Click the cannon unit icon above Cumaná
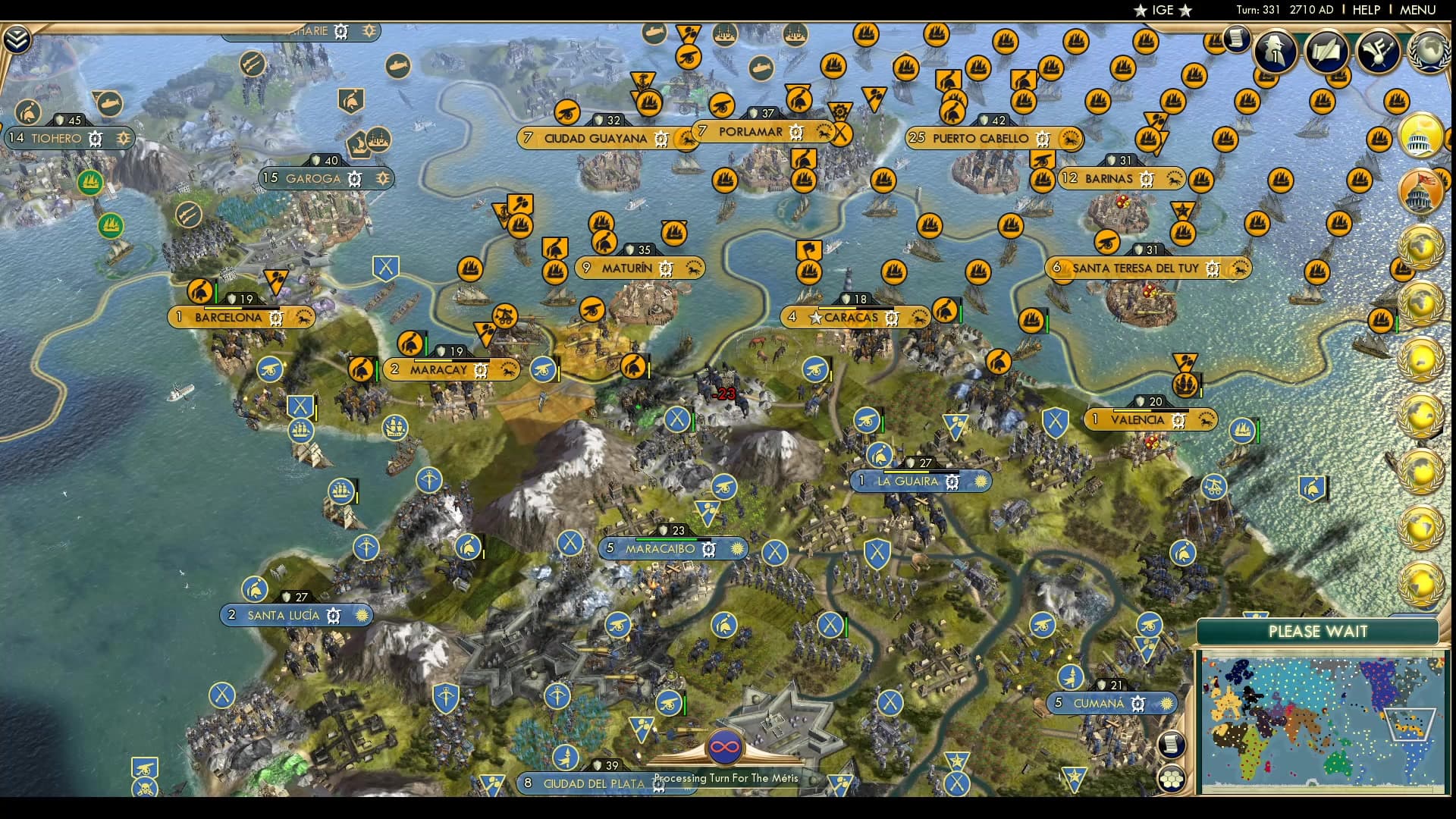Screen dimensions: 1456x819 coord(1043,624)
